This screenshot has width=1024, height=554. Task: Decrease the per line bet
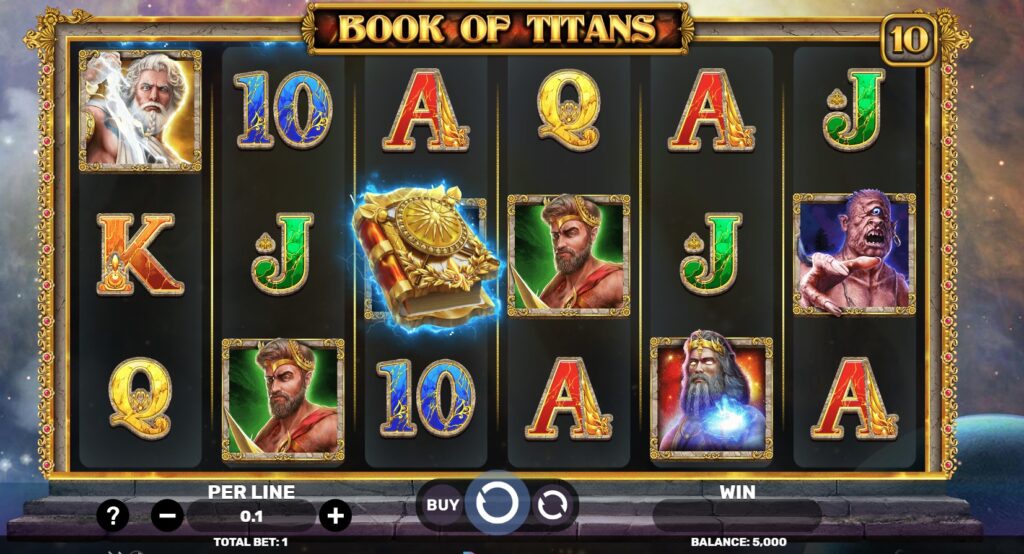tap(167, 516)
